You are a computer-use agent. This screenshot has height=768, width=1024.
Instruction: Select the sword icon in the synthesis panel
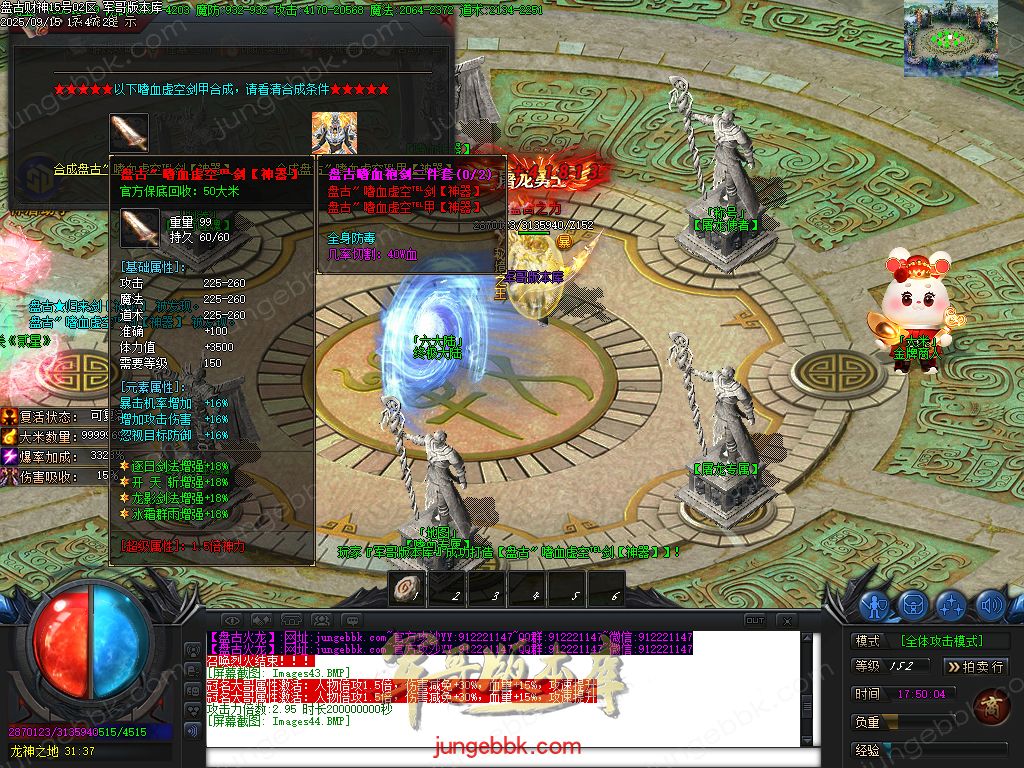(x=129, y=132)
